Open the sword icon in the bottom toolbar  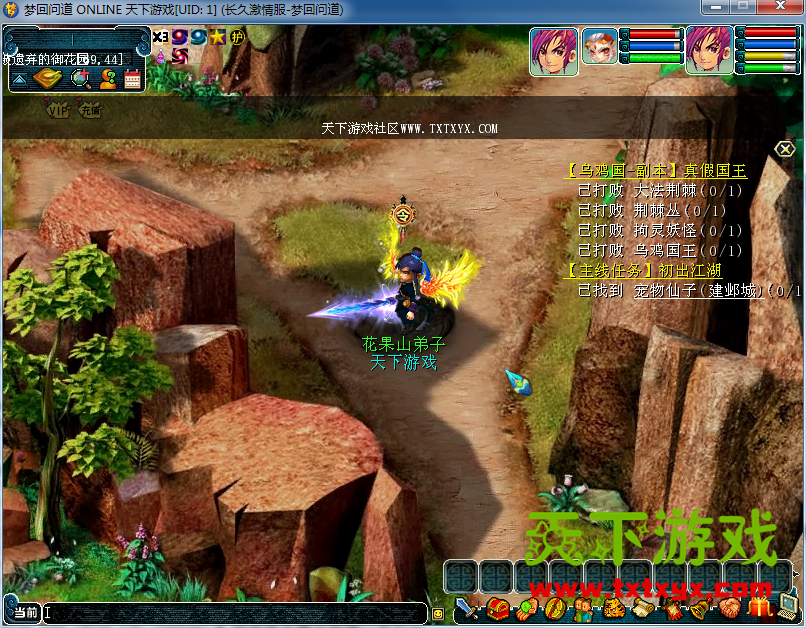(x=468, y=607)
